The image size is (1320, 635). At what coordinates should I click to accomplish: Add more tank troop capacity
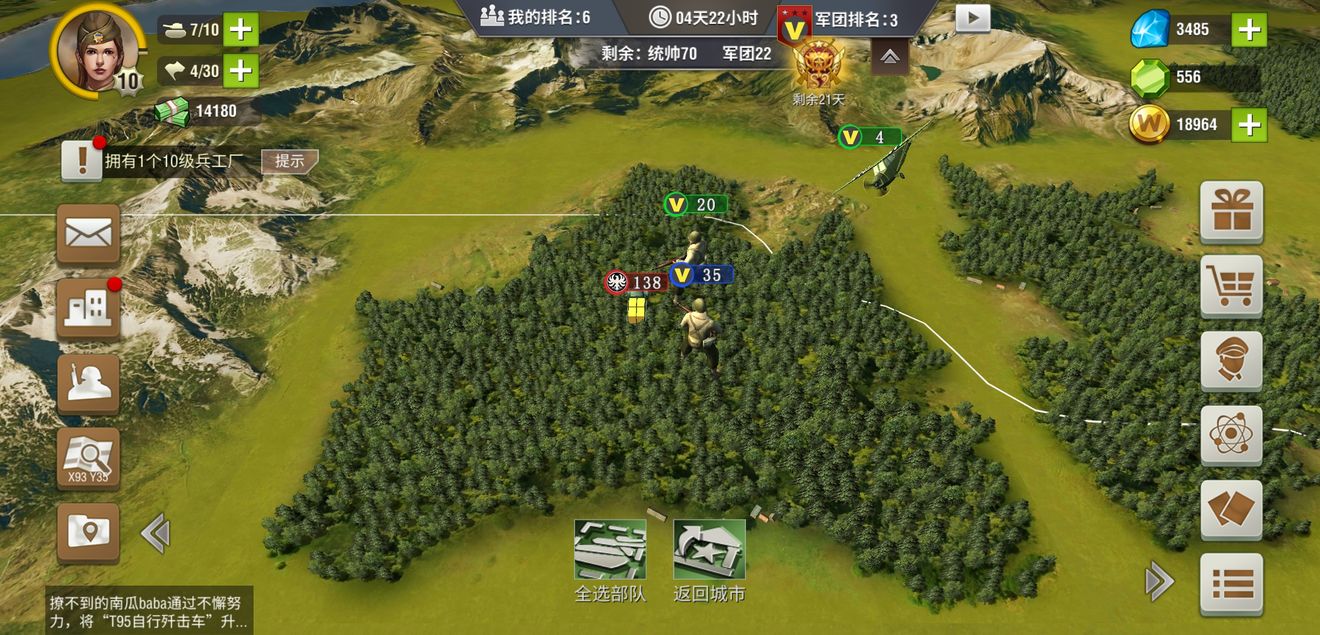click(240, 29)
